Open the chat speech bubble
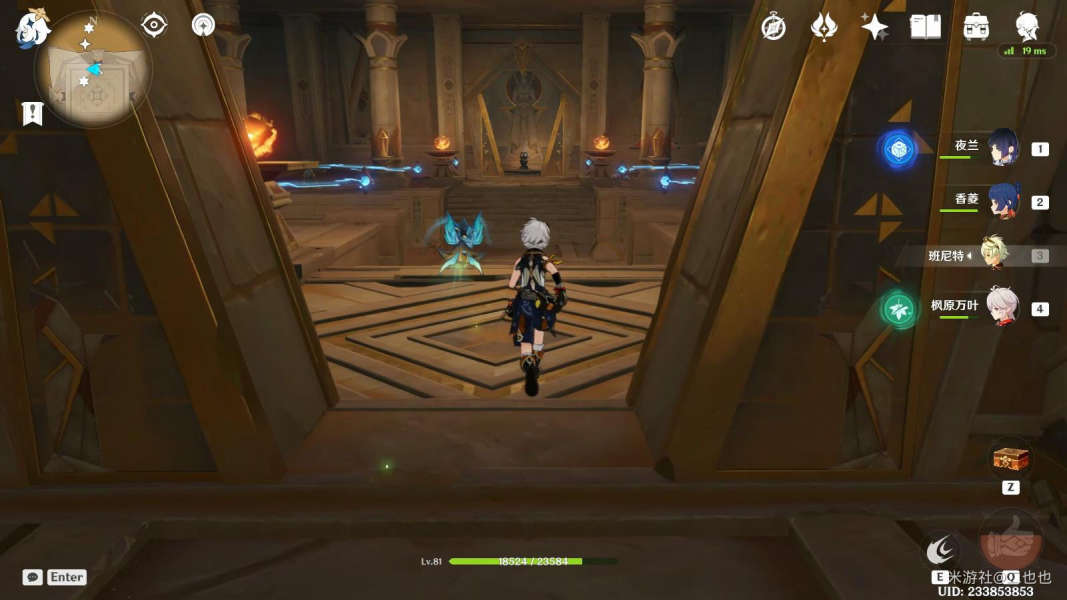Screen dimensions: 1067x600 [33, 577]
